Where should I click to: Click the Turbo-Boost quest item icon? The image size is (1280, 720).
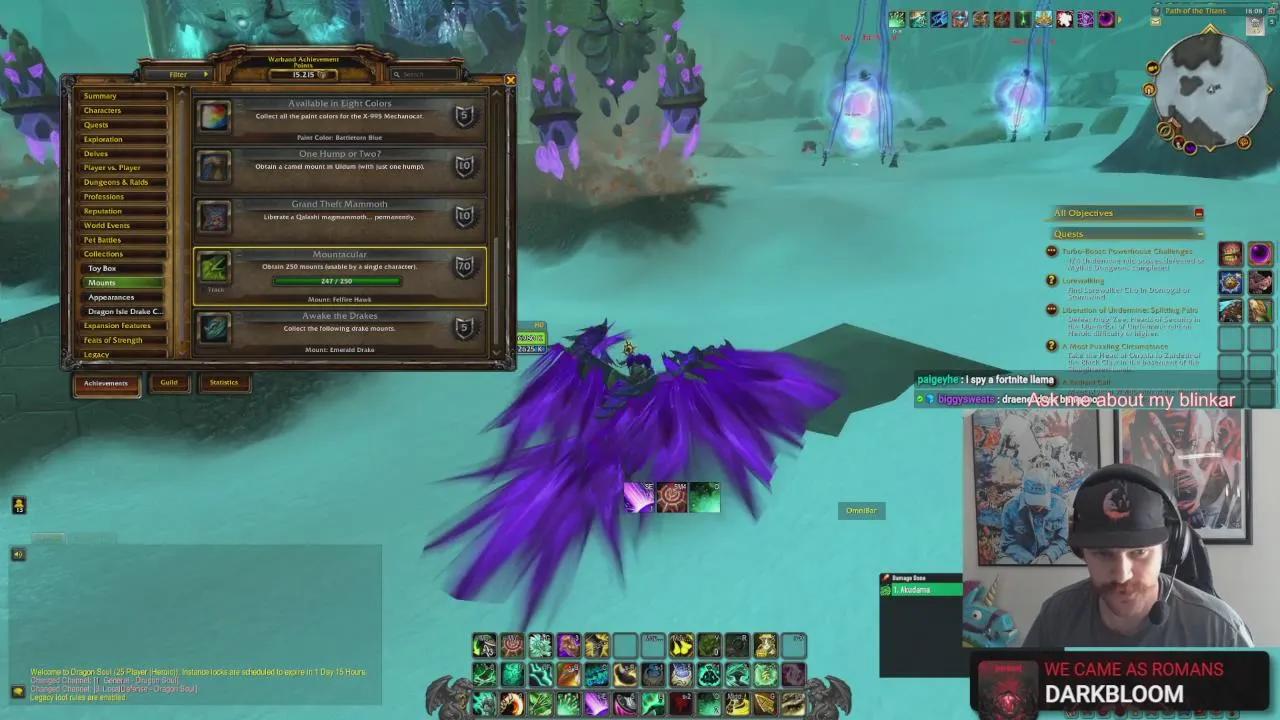(1231, 252)
